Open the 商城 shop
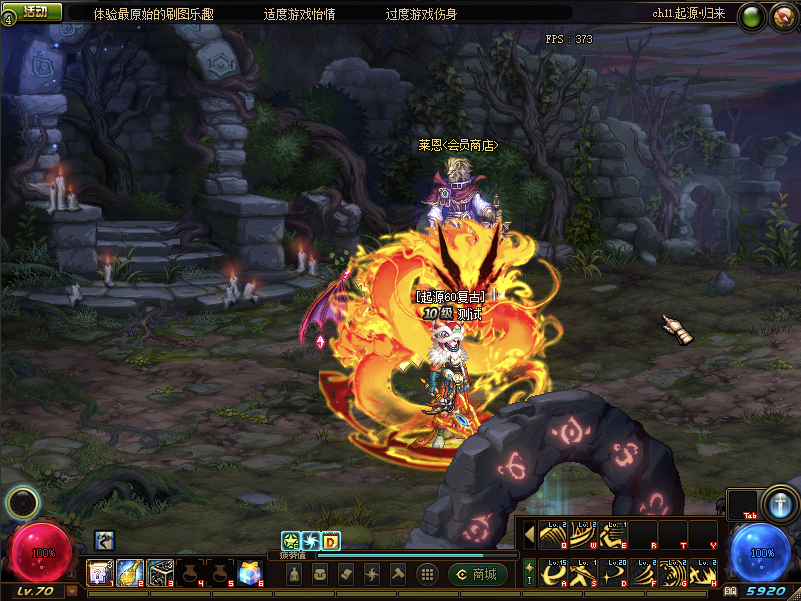This screenshot has width=801, height=601. pos(477,574)
